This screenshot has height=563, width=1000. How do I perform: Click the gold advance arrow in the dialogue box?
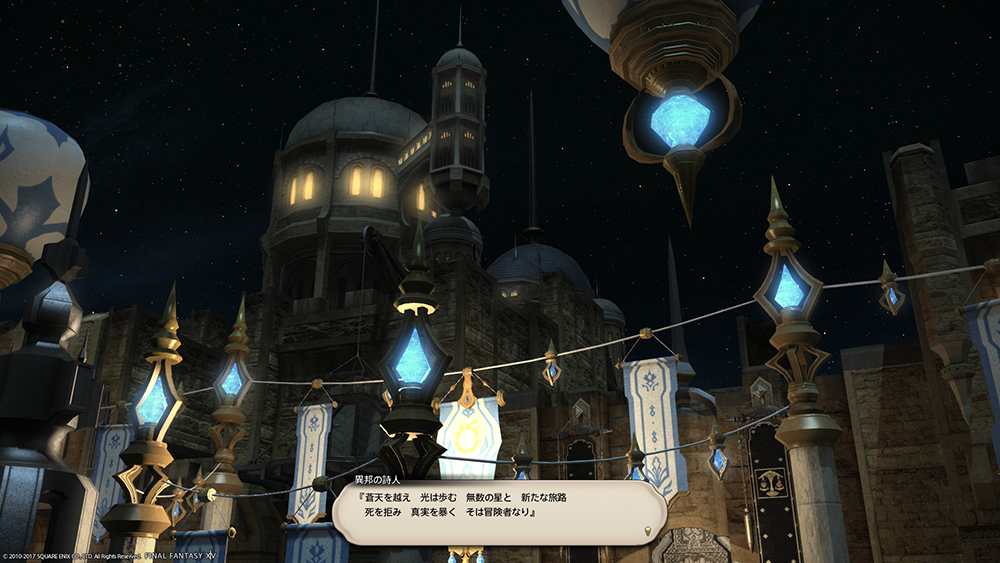(x=649, y=531)
